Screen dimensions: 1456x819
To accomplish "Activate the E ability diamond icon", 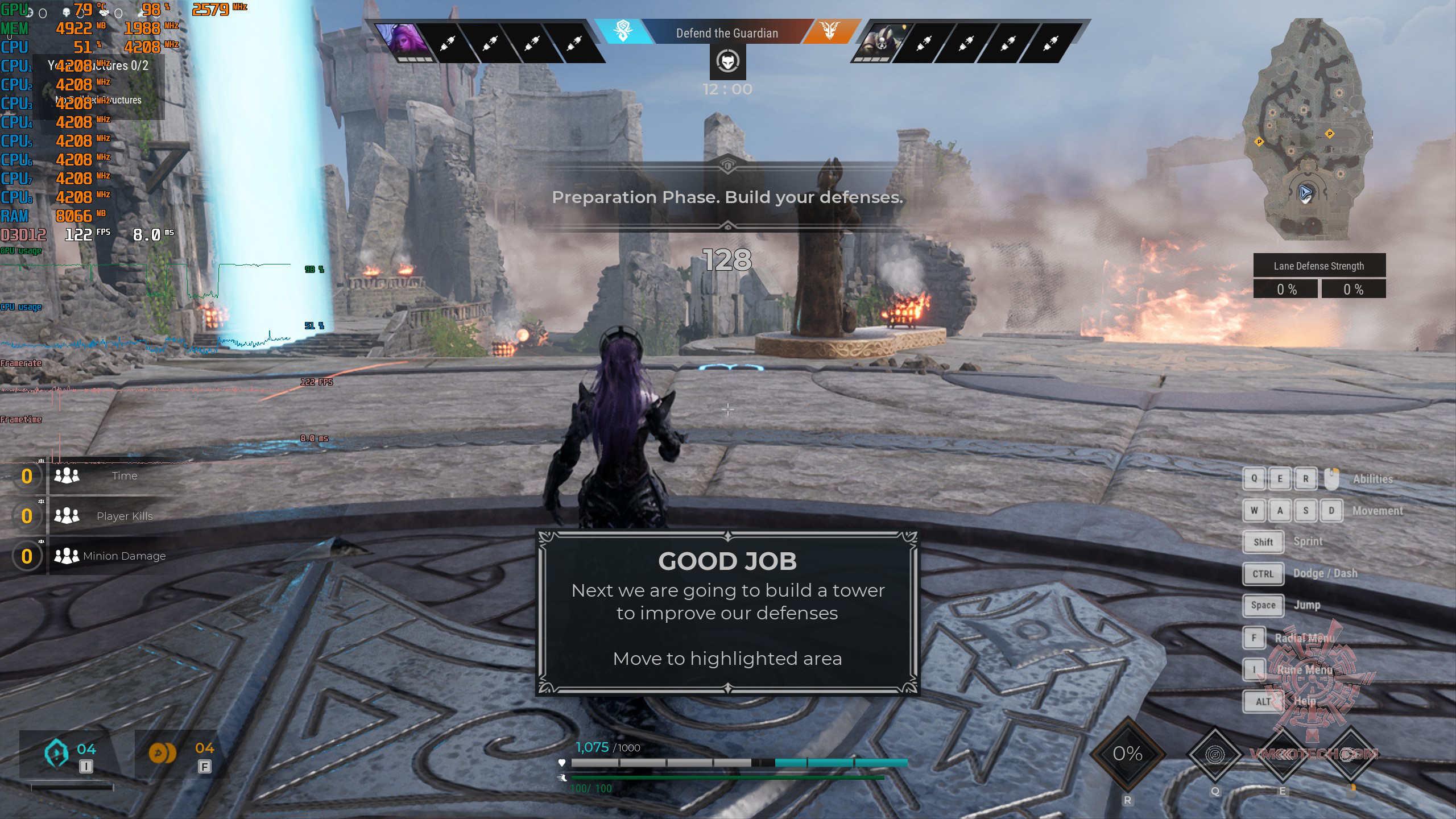I will point(1283,755).
